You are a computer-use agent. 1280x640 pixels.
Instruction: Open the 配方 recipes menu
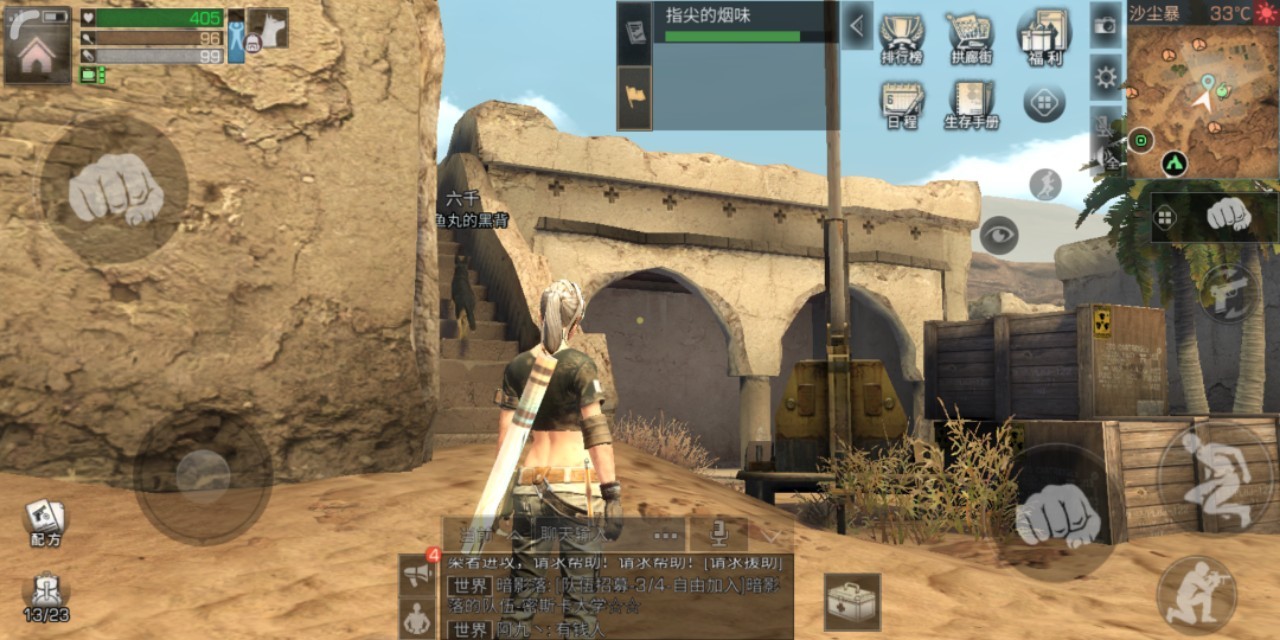point(45,522)
